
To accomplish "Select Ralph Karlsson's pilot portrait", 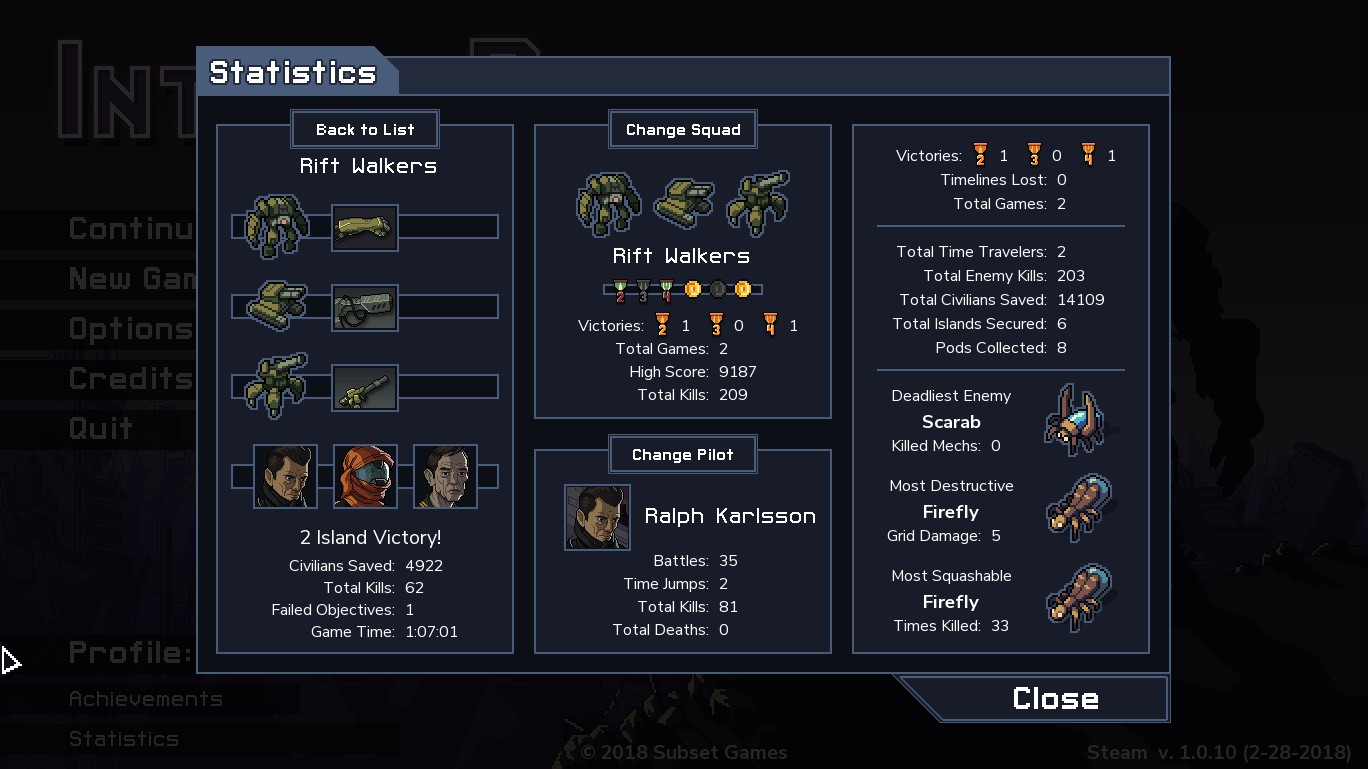I will tap(597, 517).
